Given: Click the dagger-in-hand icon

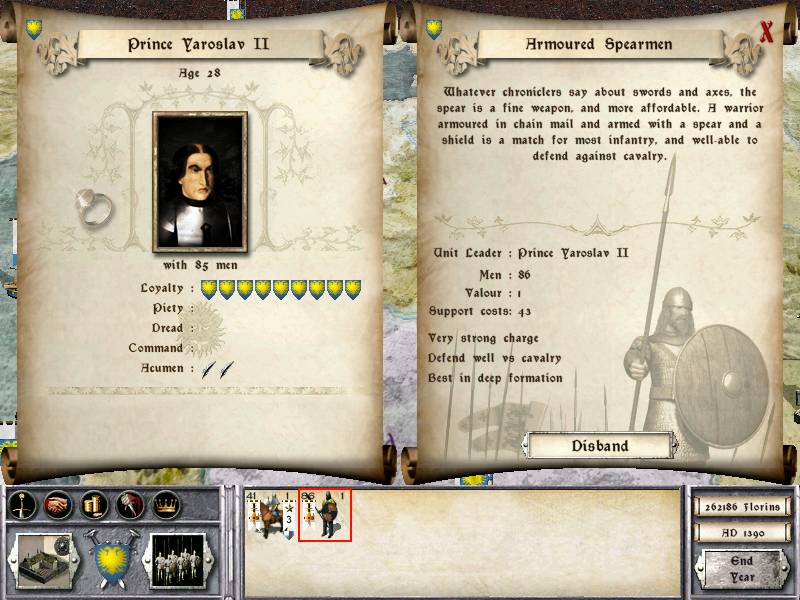Looking at the screenshot, I should (129, 506).
